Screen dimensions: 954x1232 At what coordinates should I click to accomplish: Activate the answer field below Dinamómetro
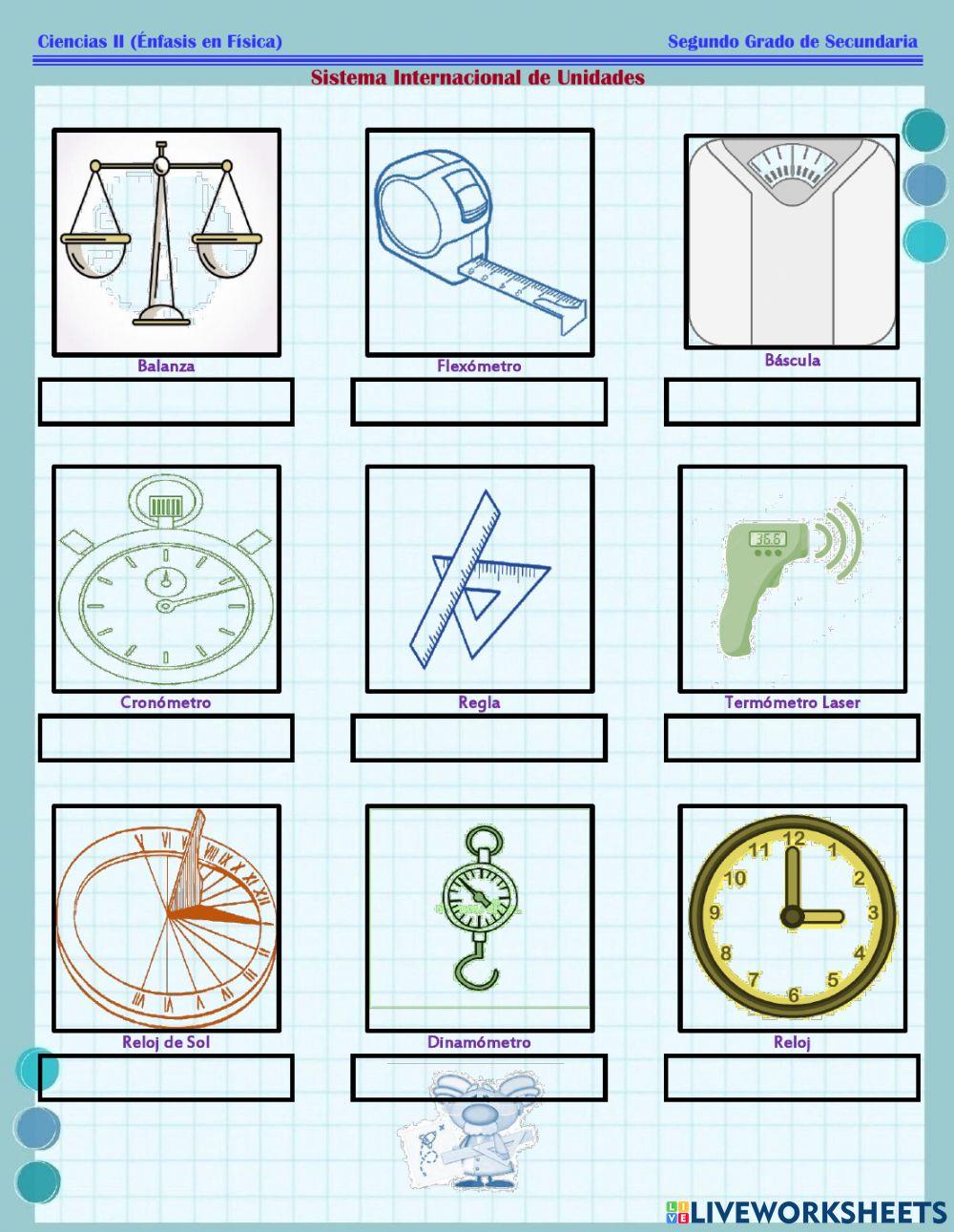[x=479, y=1077]
